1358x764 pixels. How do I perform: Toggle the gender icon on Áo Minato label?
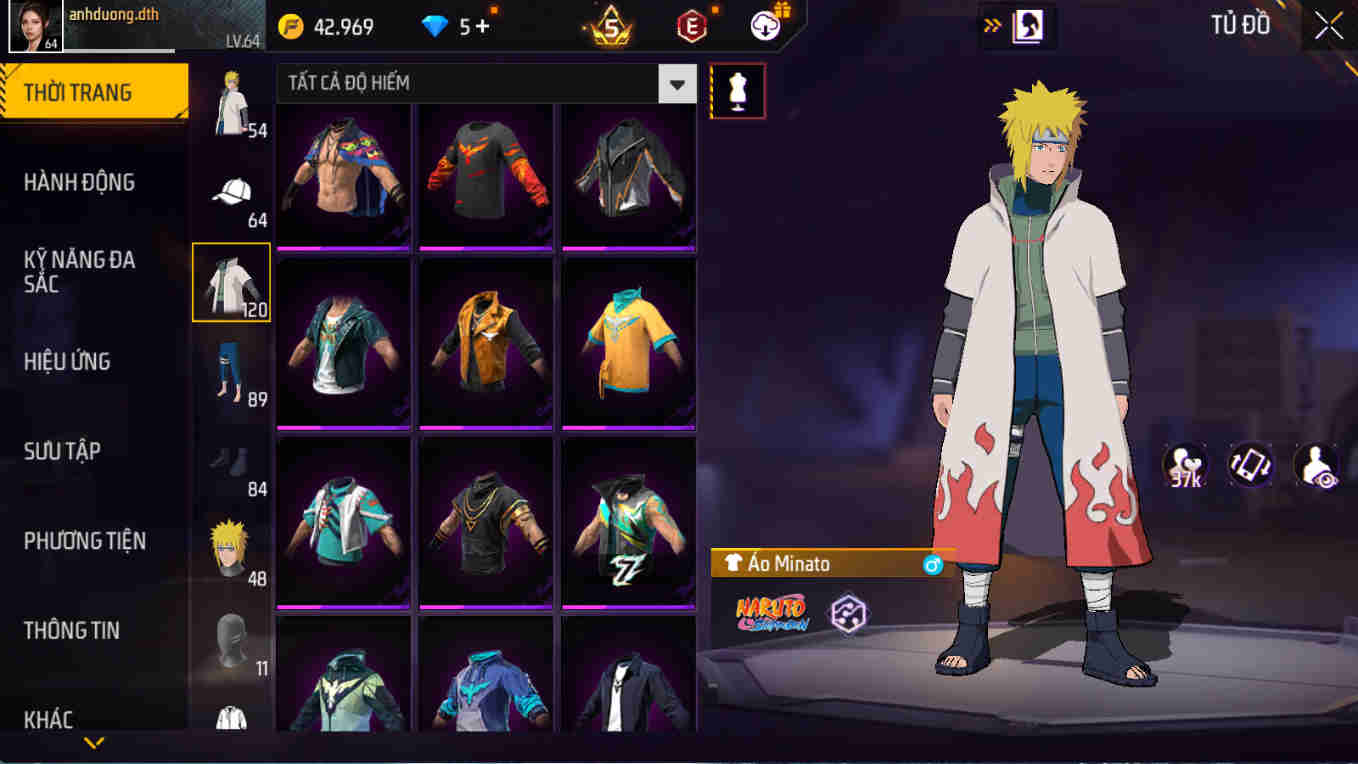tap(932, 563)
